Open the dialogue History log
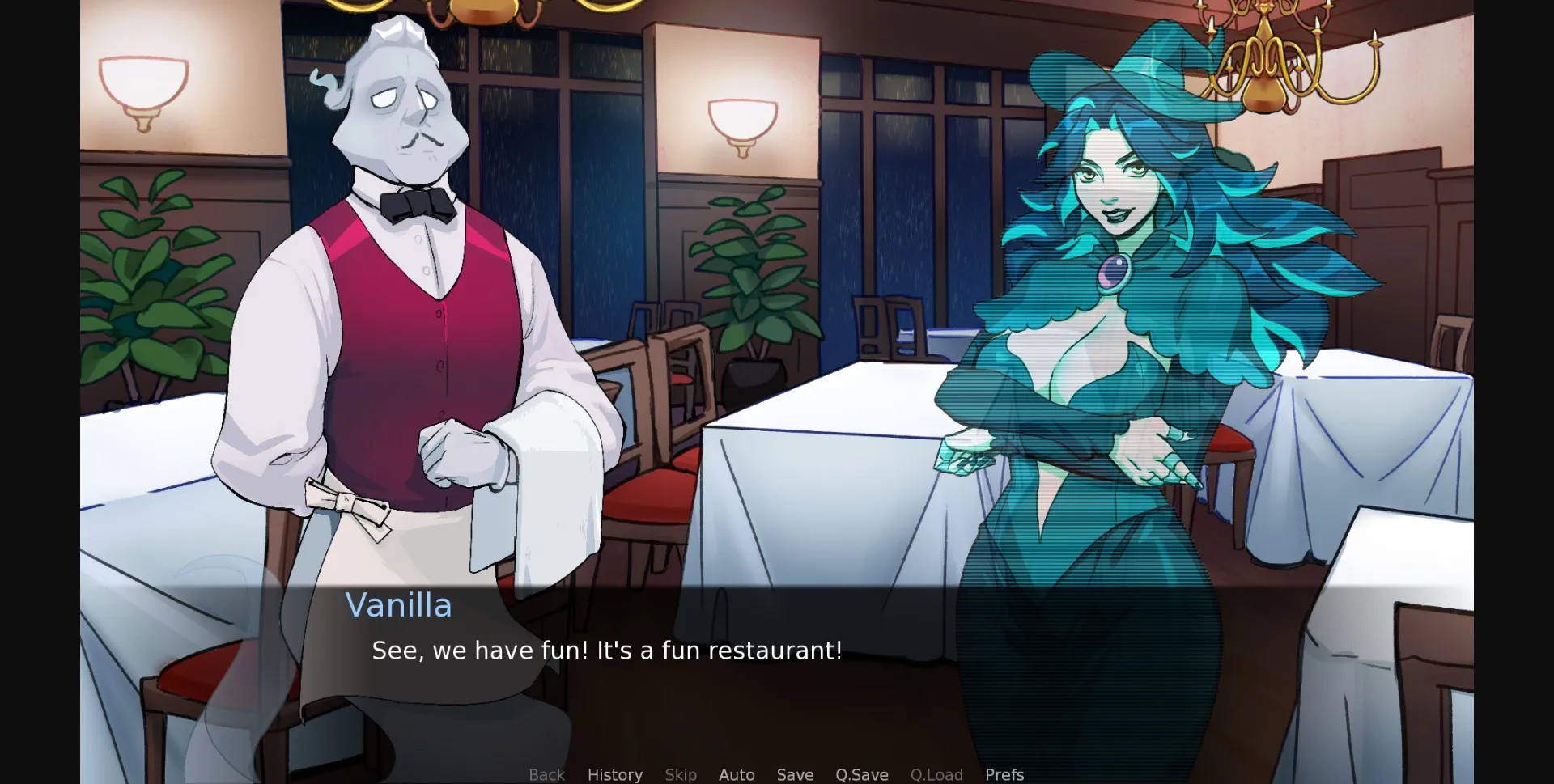The image size is (1554, 784). pyautogui.click(x=615, y=774)
